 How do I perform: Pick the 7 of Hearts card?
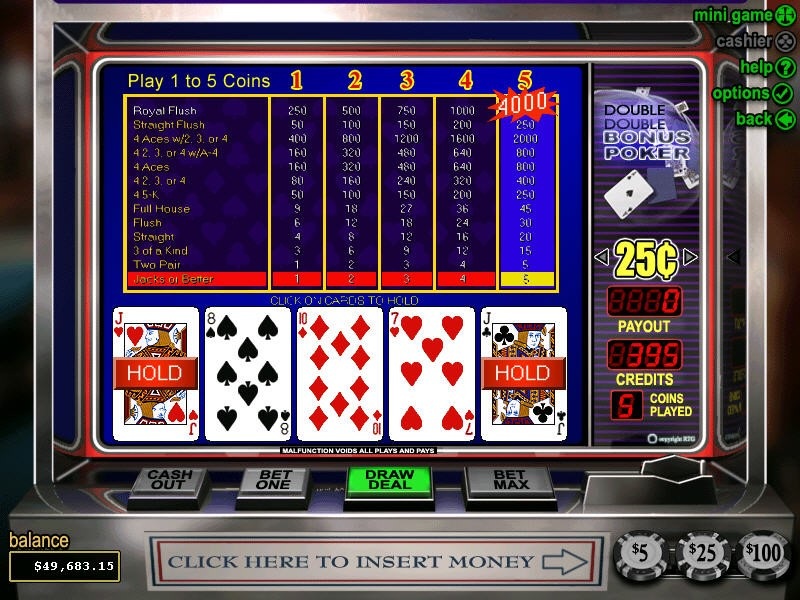432,373
